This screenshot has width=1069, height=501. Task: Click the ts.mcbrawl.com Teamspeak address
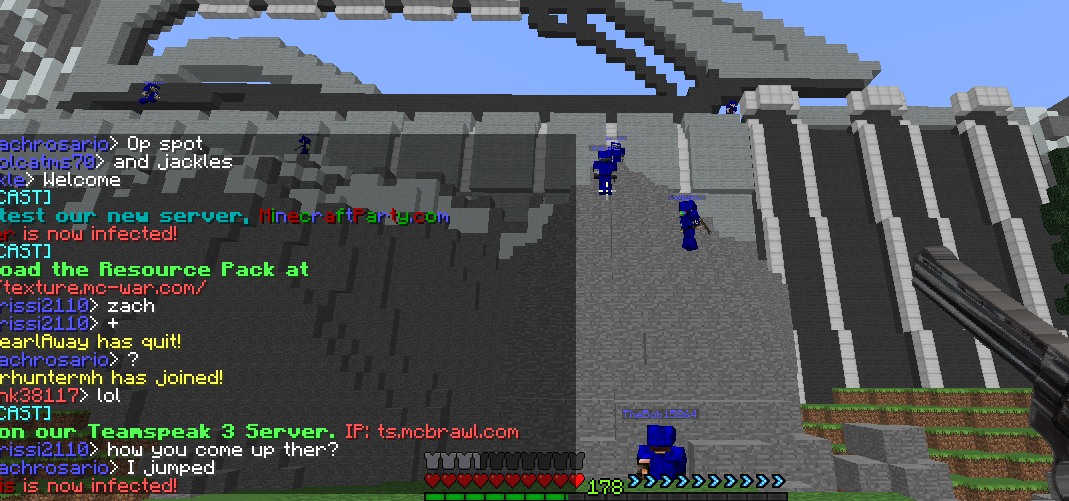tap(447, 432)
